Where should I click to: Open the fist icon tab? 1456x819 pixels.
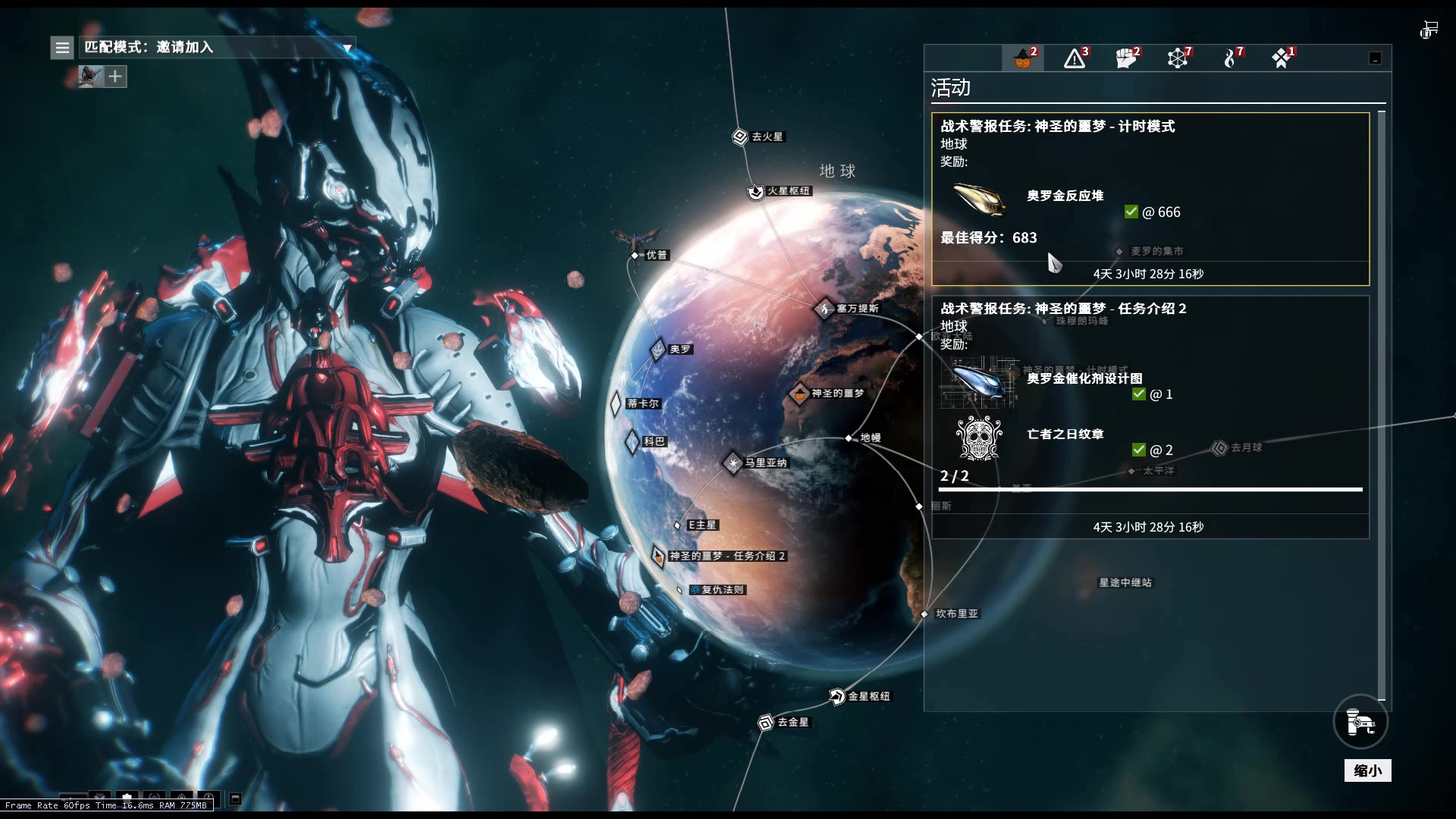(x=1126, y=58)
